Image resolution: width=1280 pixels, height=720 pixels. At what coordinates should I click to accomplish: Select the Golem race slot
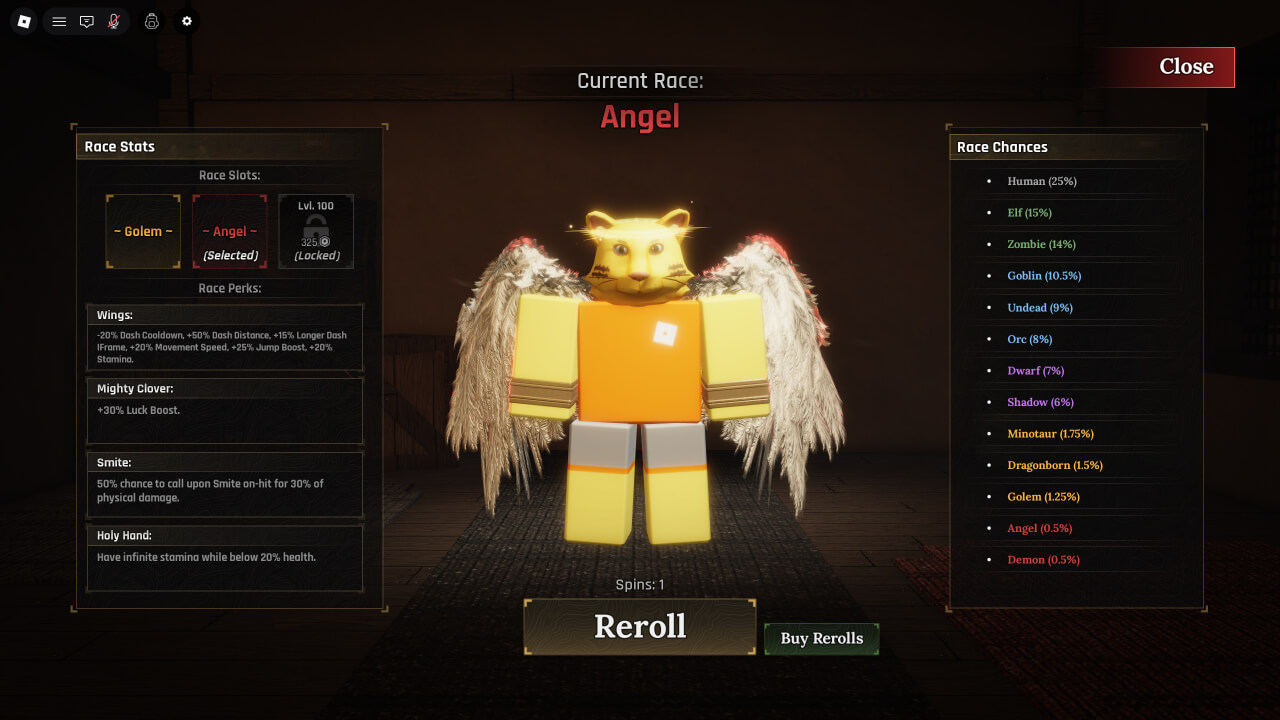(143, 232)
